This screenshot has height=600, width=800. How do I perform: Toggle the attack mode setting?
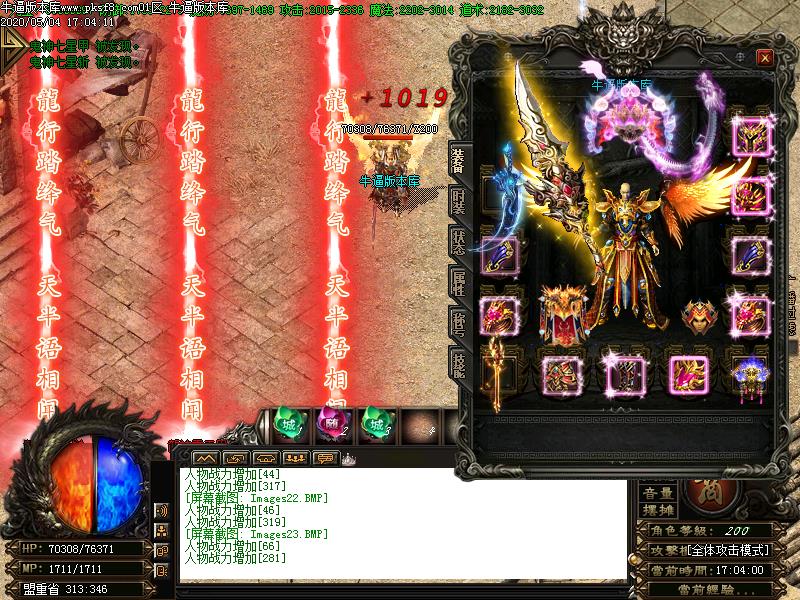tap(706, 551)
